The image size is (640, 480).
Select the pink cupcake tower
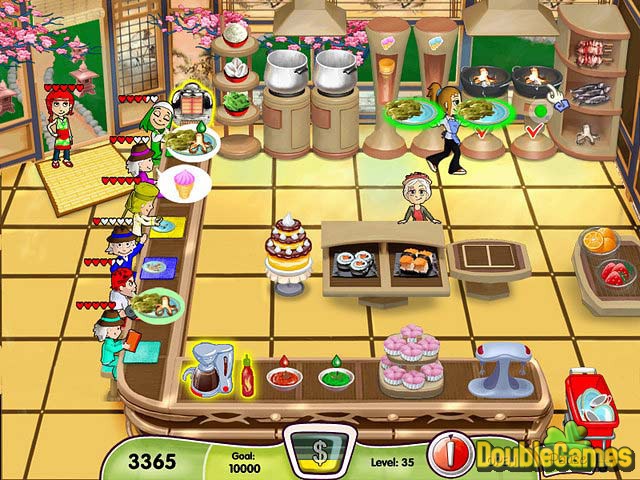coord(411,361)
